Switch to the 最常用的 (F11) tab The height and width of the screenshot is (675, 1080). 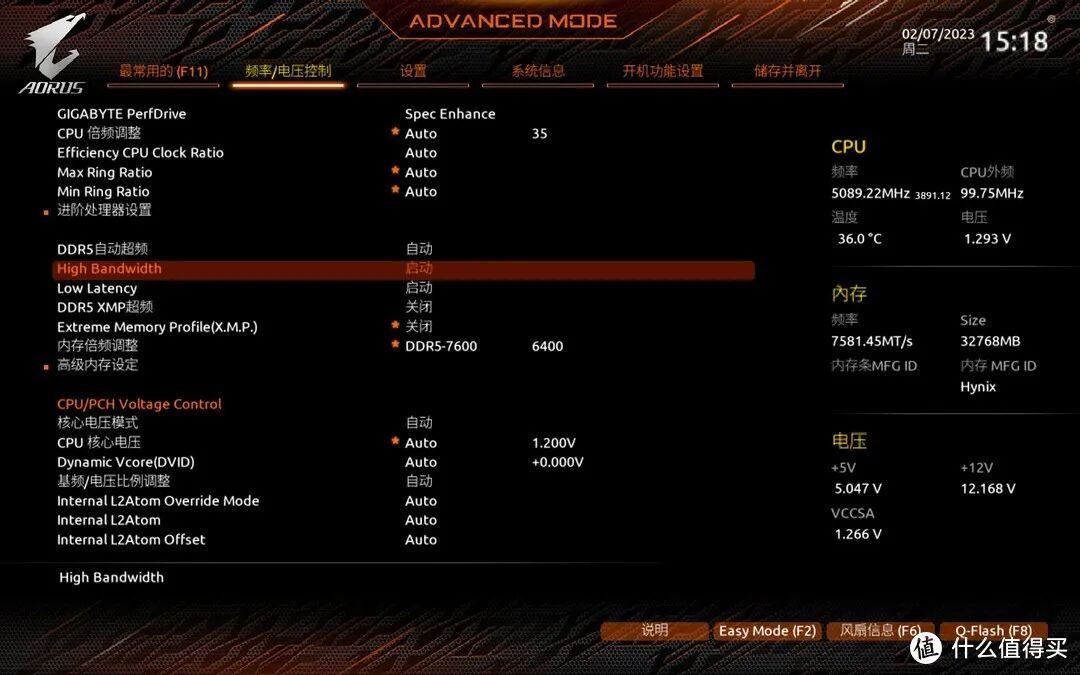[163, 71]
